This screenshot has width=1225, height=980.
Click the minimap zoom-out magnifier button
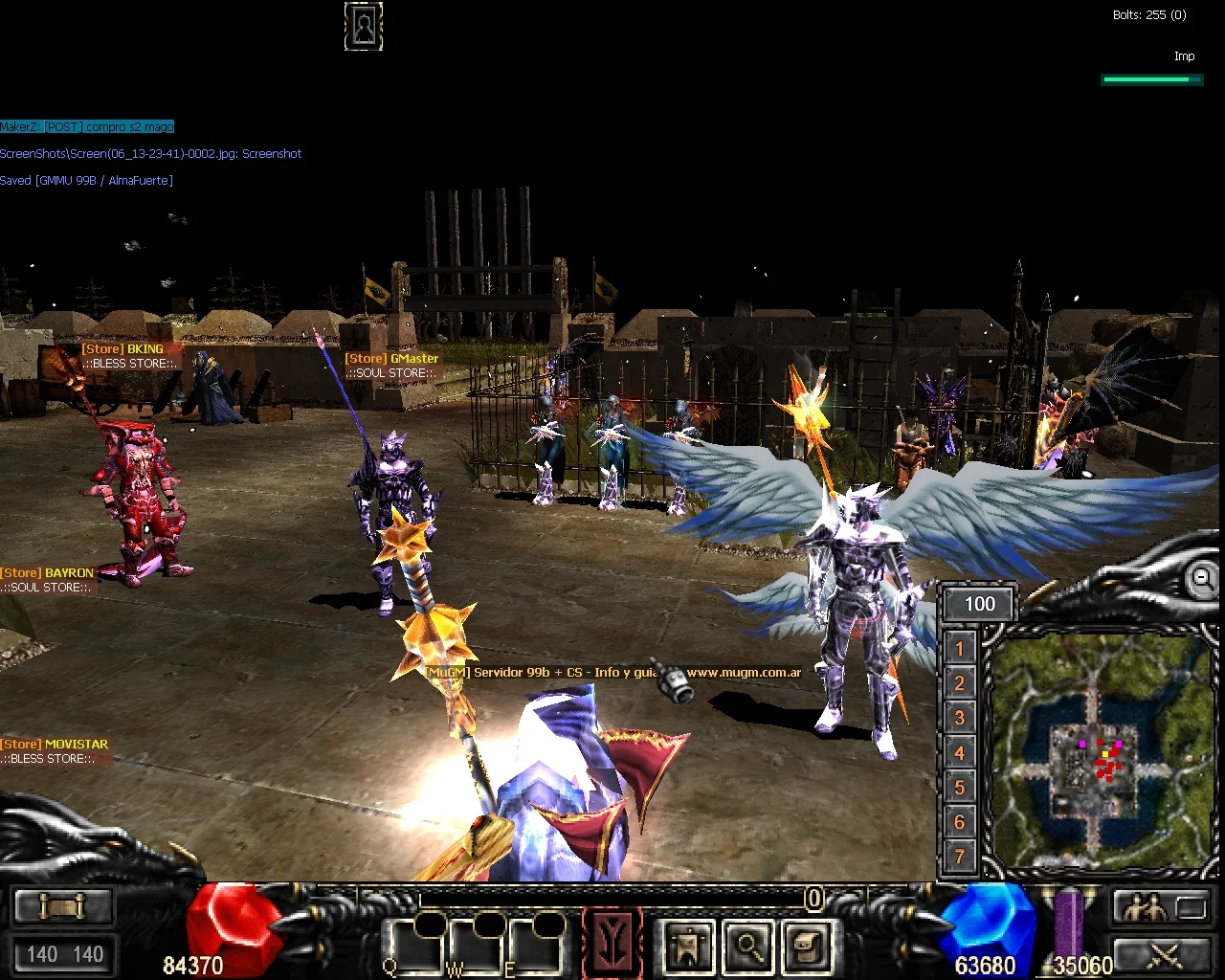(x=1200, y=579)
